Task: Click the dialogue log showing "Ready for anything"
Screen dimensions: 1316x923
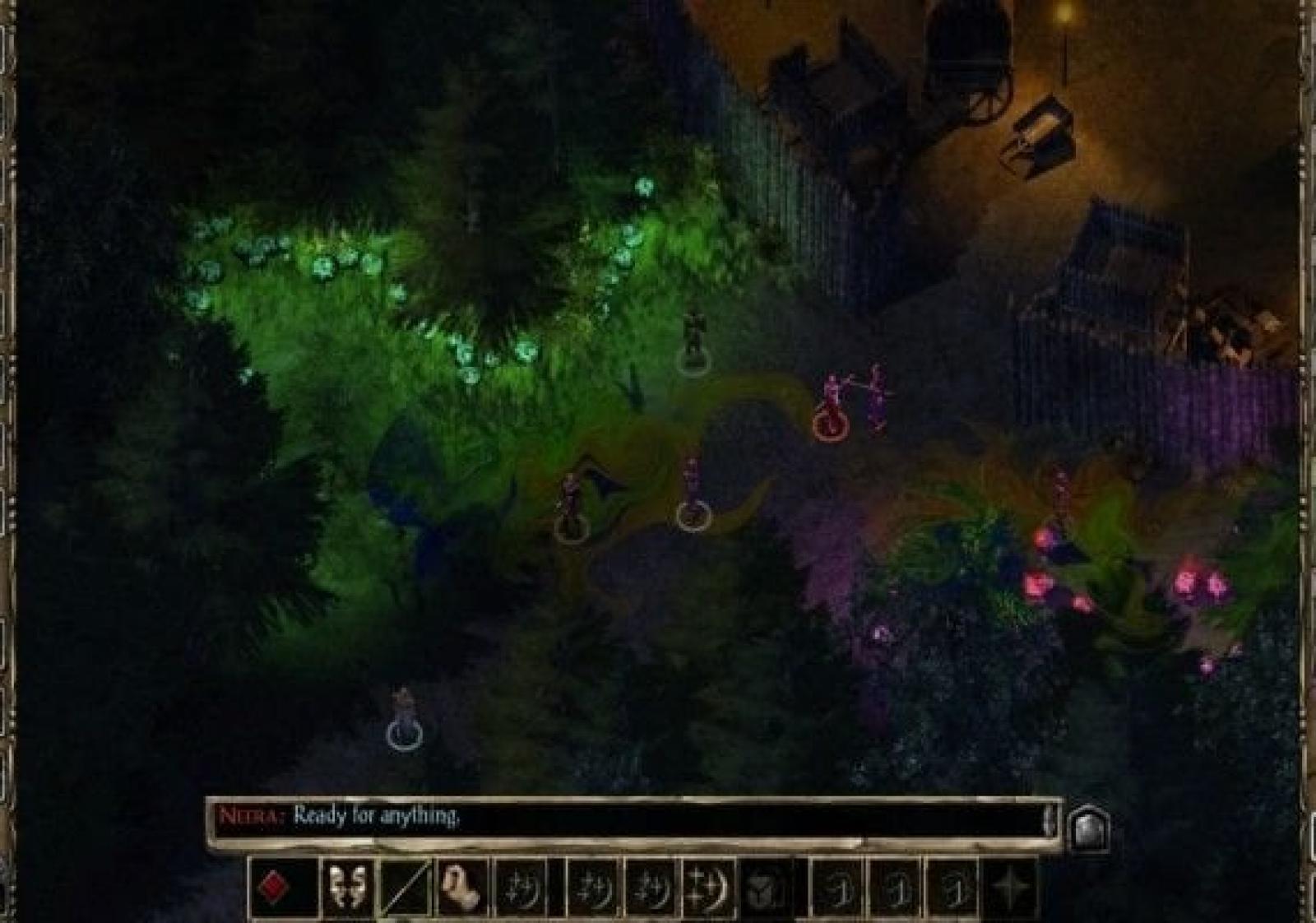Action: click(625, 818)
